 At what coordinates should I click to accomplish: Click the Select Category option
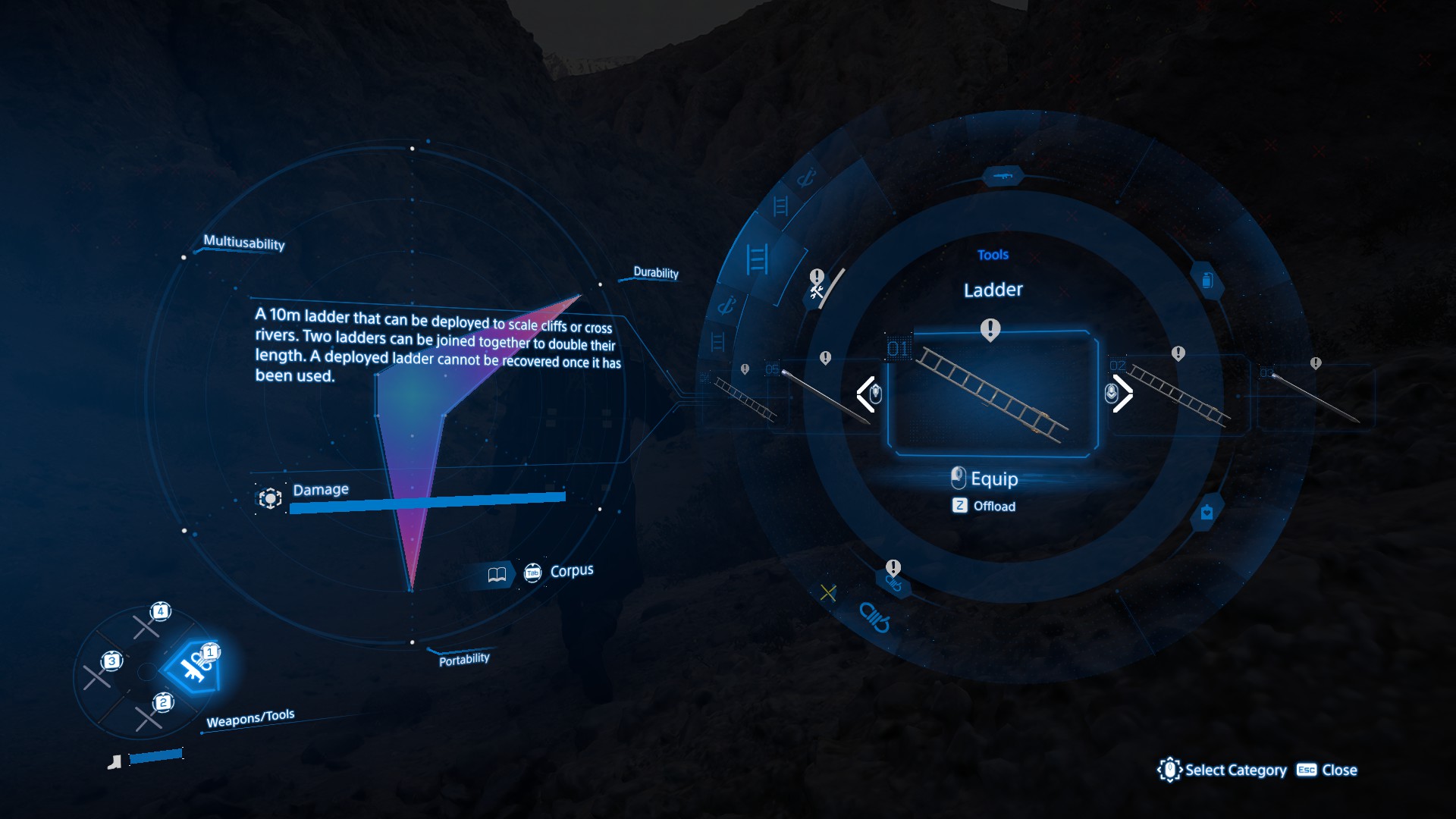[1222, 770]
